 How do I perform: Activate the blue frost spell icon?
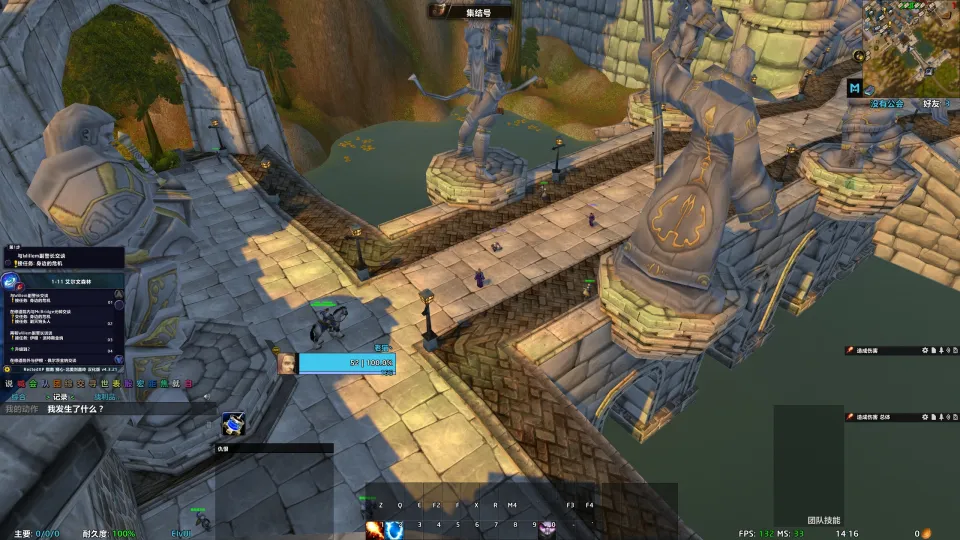click(x=394, y=529)
